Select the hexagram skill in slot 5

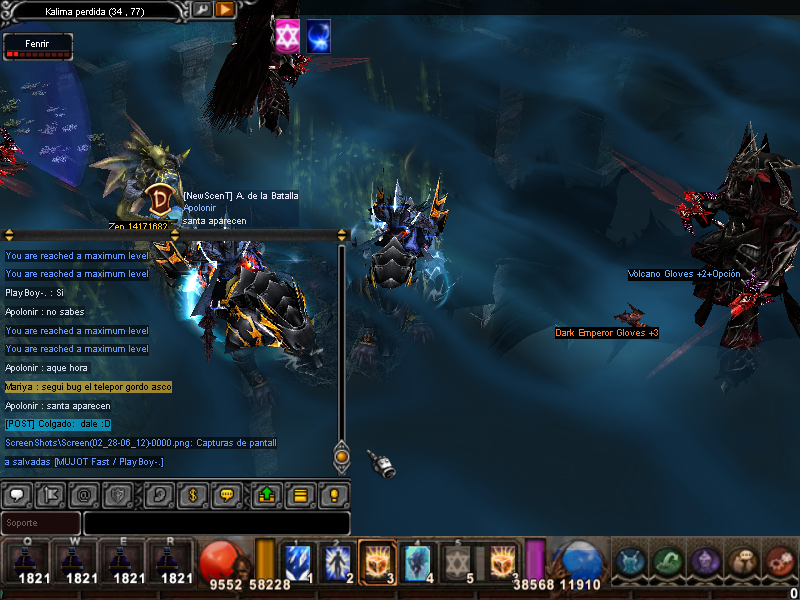click(x=457, y=562)
